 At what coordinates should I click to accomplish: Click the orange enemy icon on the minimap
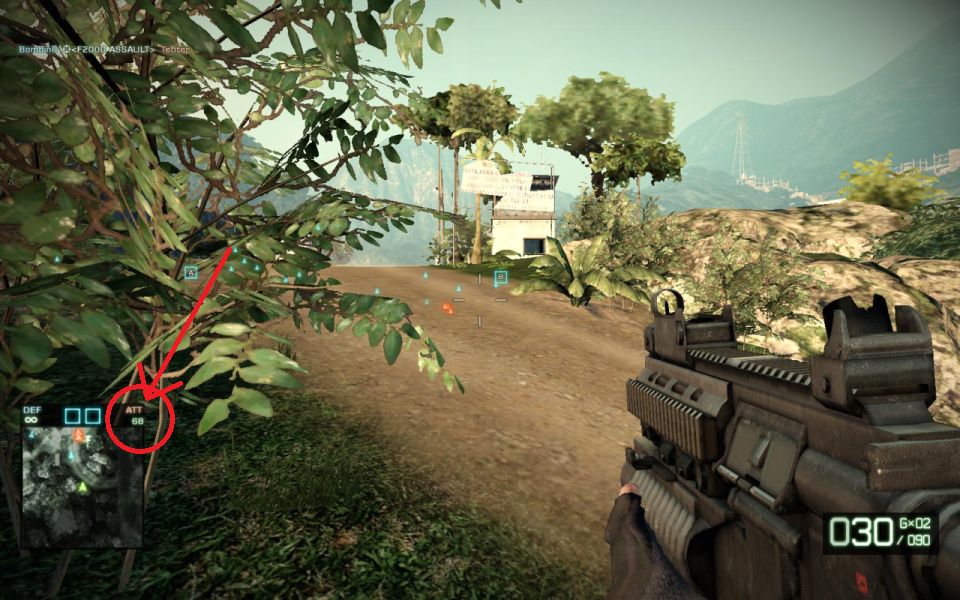click(x=78, y=436)
